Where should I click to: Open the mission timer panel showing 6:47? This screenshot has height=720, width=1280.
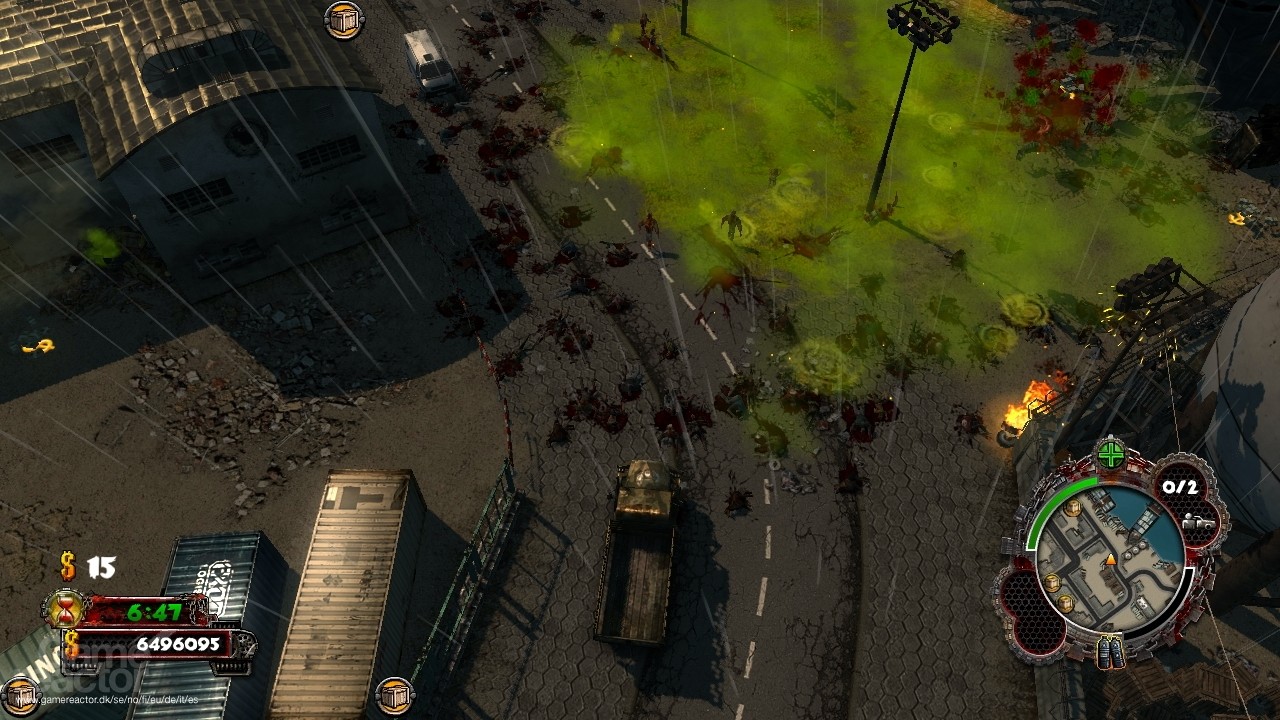click(153, 610)
